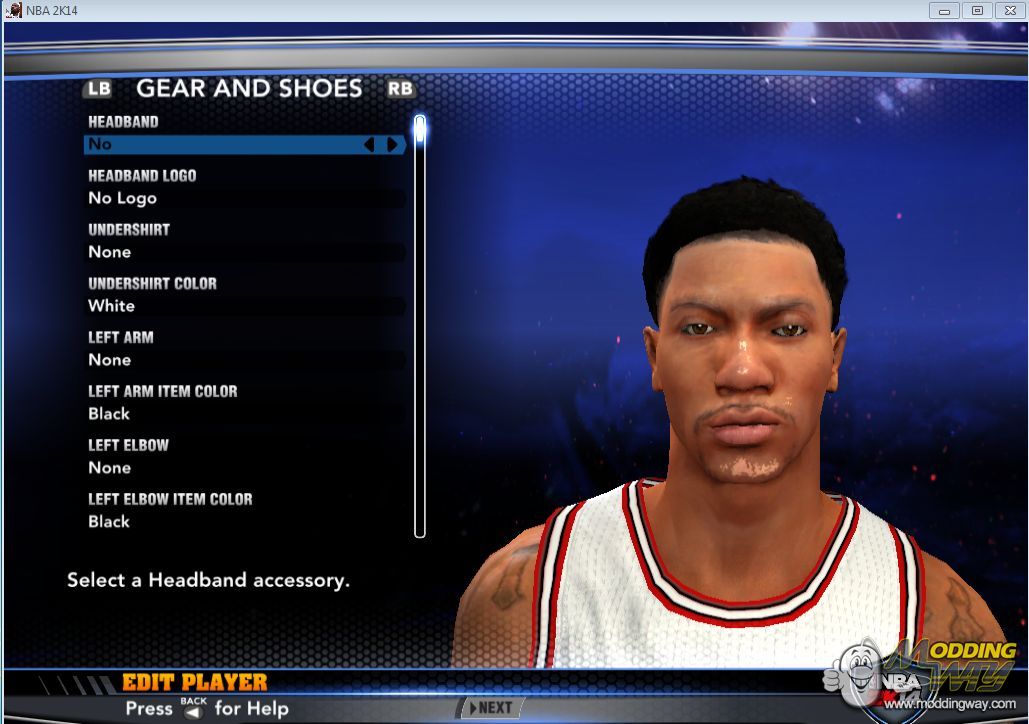The image size is (1029, 724).
Task: Select the Left Arm accessory row
Action: 245,360
